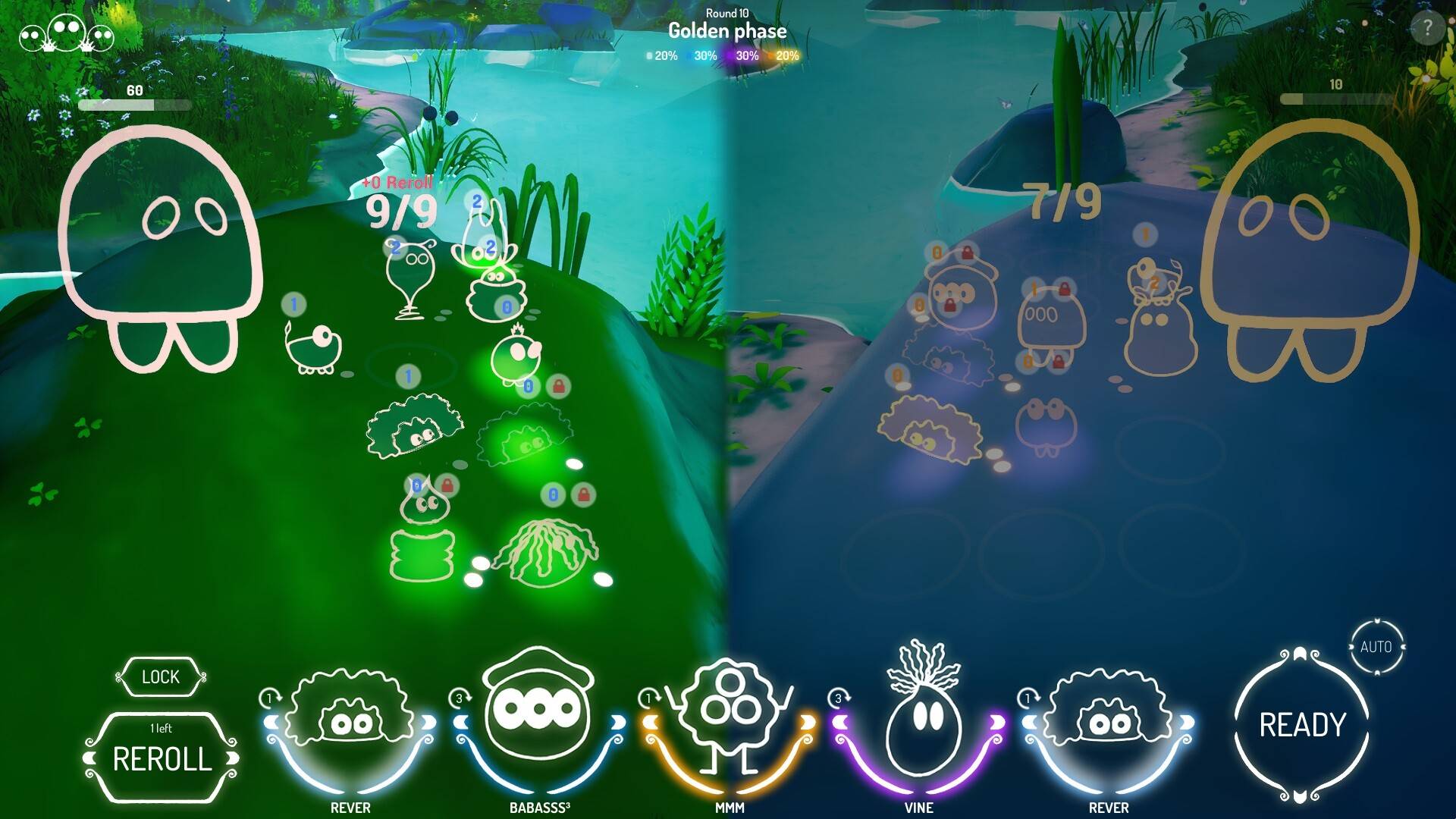
Task: Click the team lives indicator top-left
Action: click(x=64, y=34)
